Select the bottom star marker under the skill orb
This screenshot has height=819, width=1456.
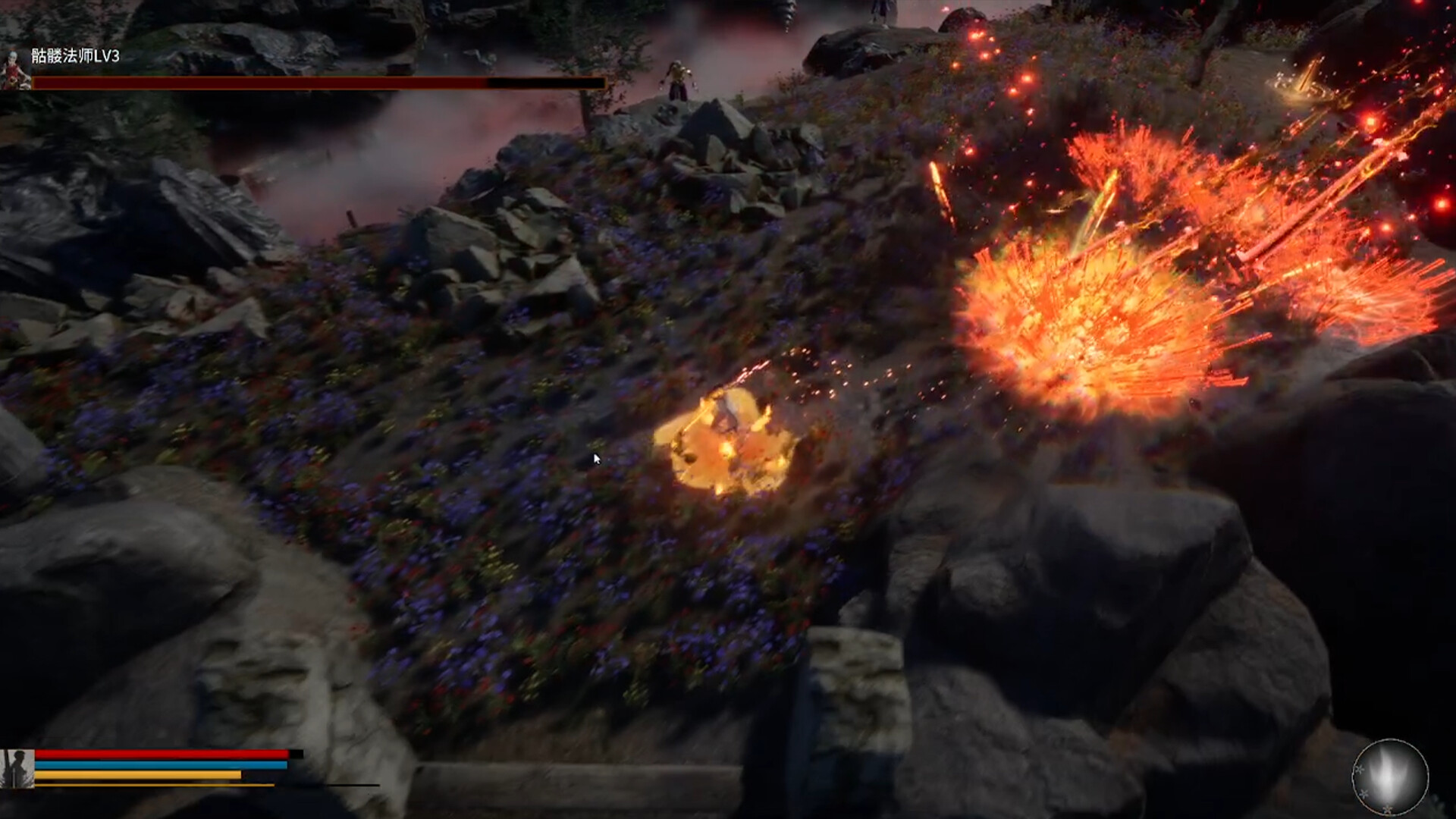coord(1387,808)
